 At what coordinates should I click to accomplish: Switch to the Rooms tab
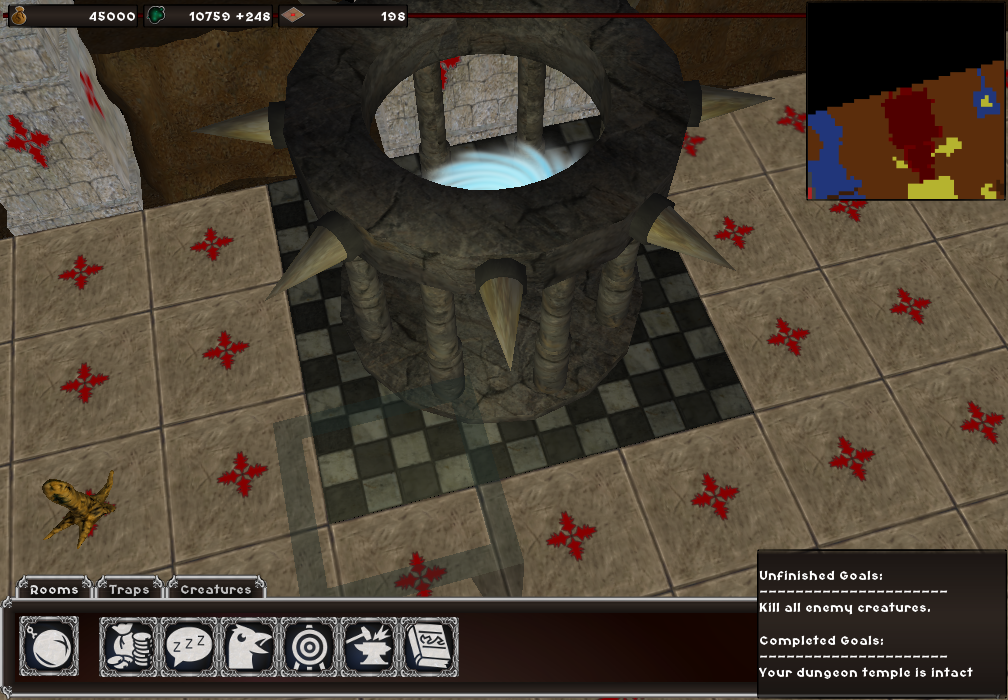click(x=54, y=589)
